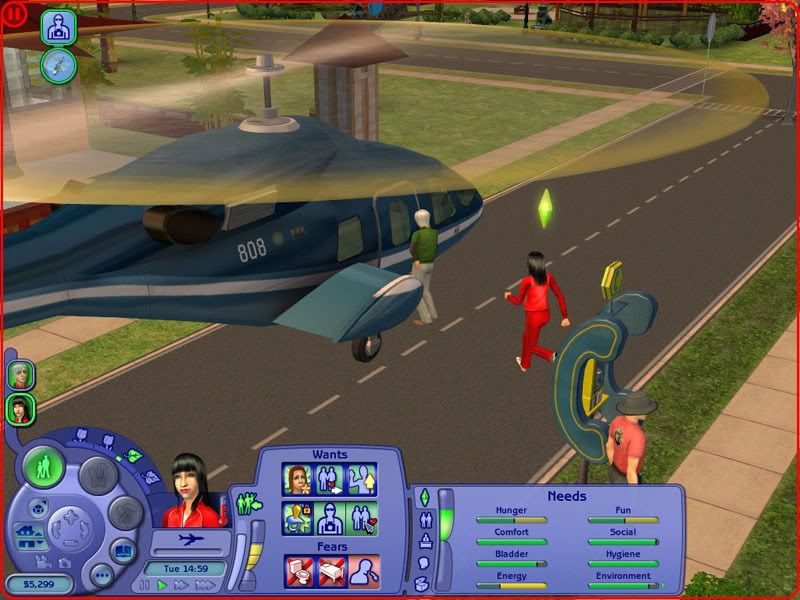Select the elderly gray-haired Sim portrait
Screen dimensions: 800x600
pos(20,374)
